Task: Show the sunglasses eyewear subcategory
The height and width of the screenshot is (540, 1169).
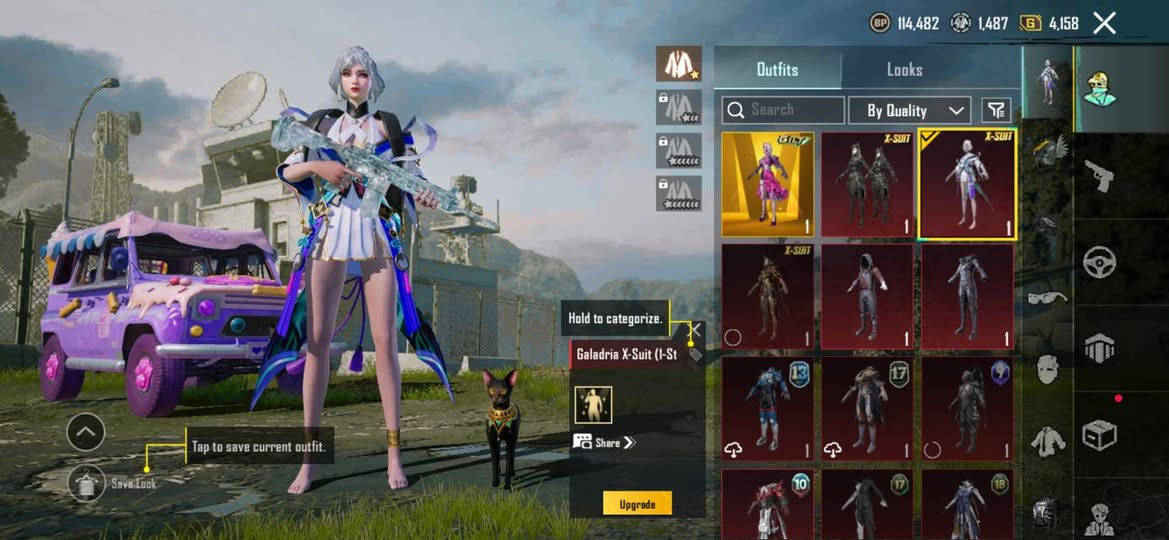Action: 1047,297
